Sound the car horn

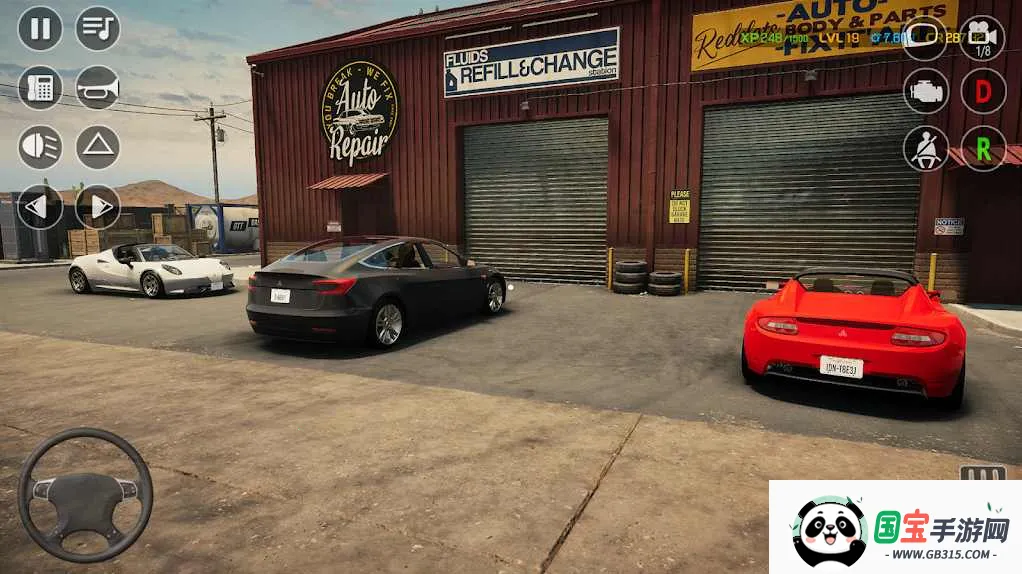[98, 88]
